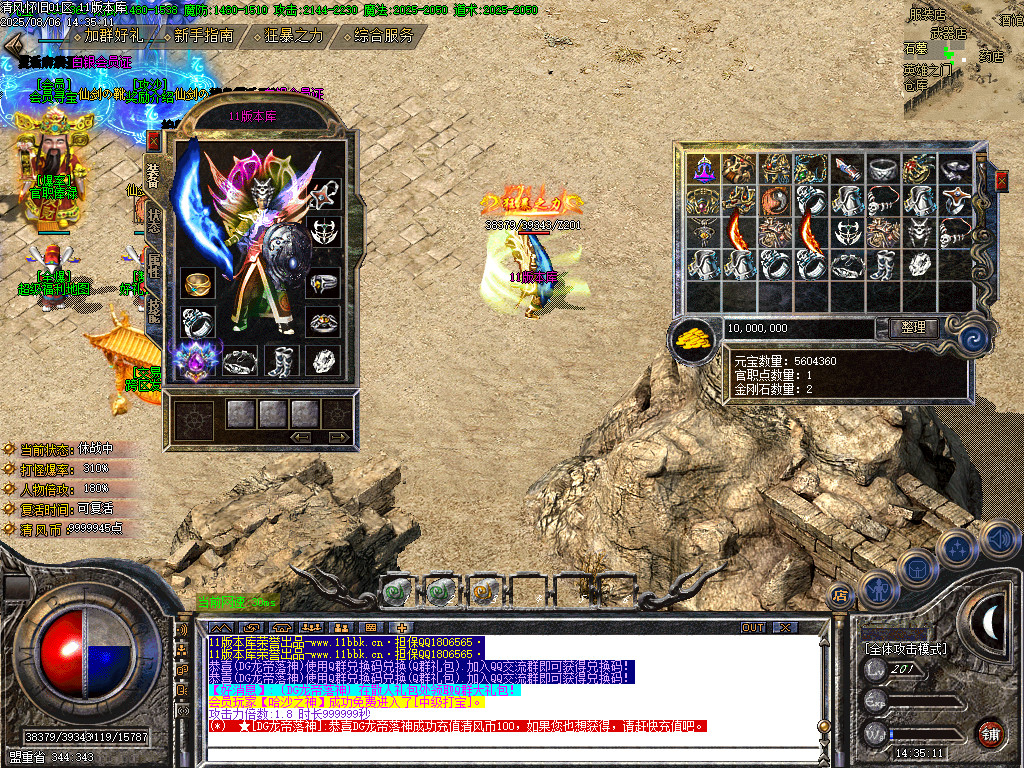Close the character equipment panel
Screen dimensions: 1024x768
[x=153, y=140]
